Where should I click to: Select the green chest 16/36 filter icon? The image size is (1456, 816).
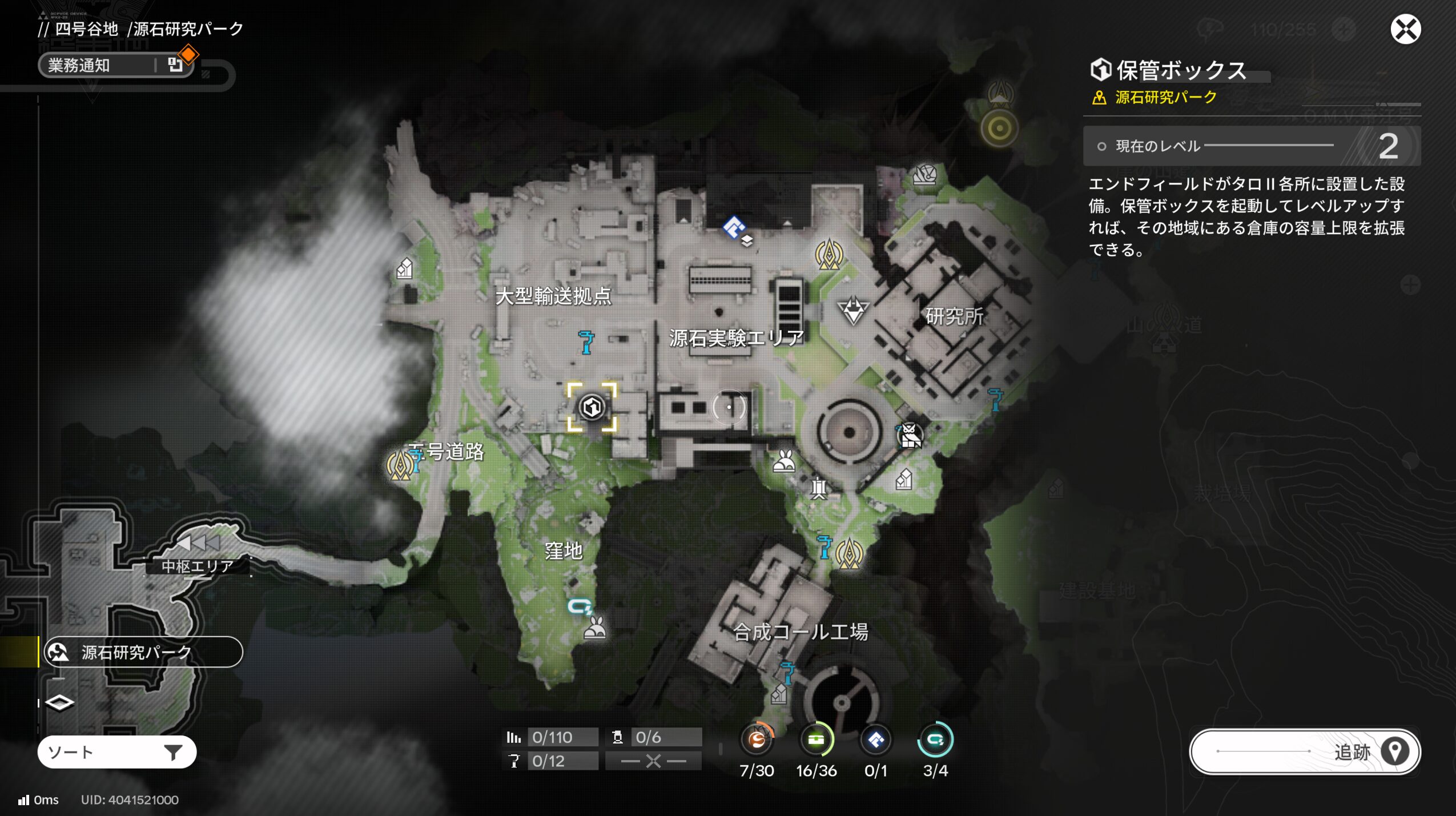pos(816,740)
